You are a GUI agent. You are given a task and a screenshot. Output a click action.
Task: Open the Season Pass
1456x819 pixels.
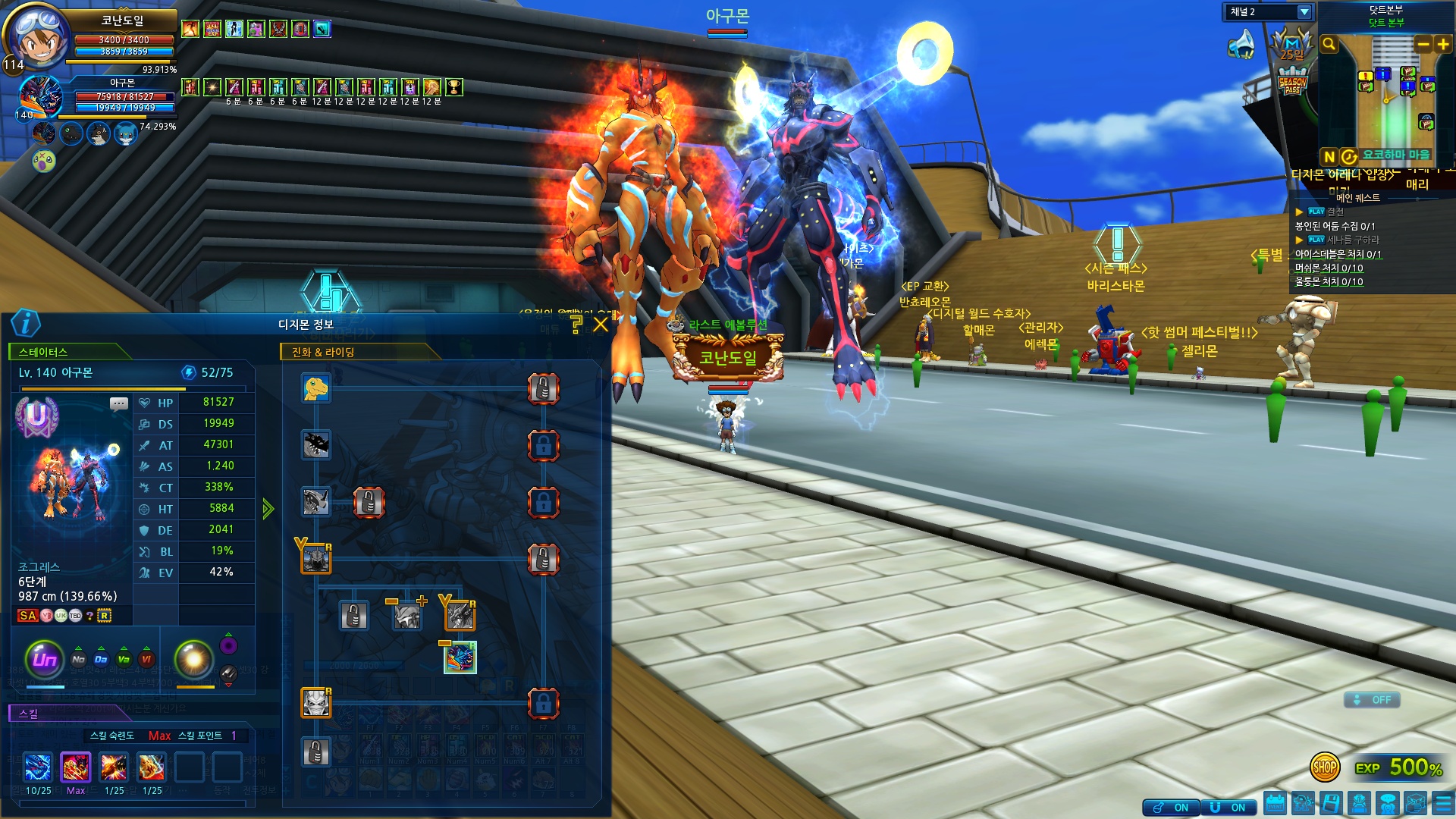pos(1292,82)
